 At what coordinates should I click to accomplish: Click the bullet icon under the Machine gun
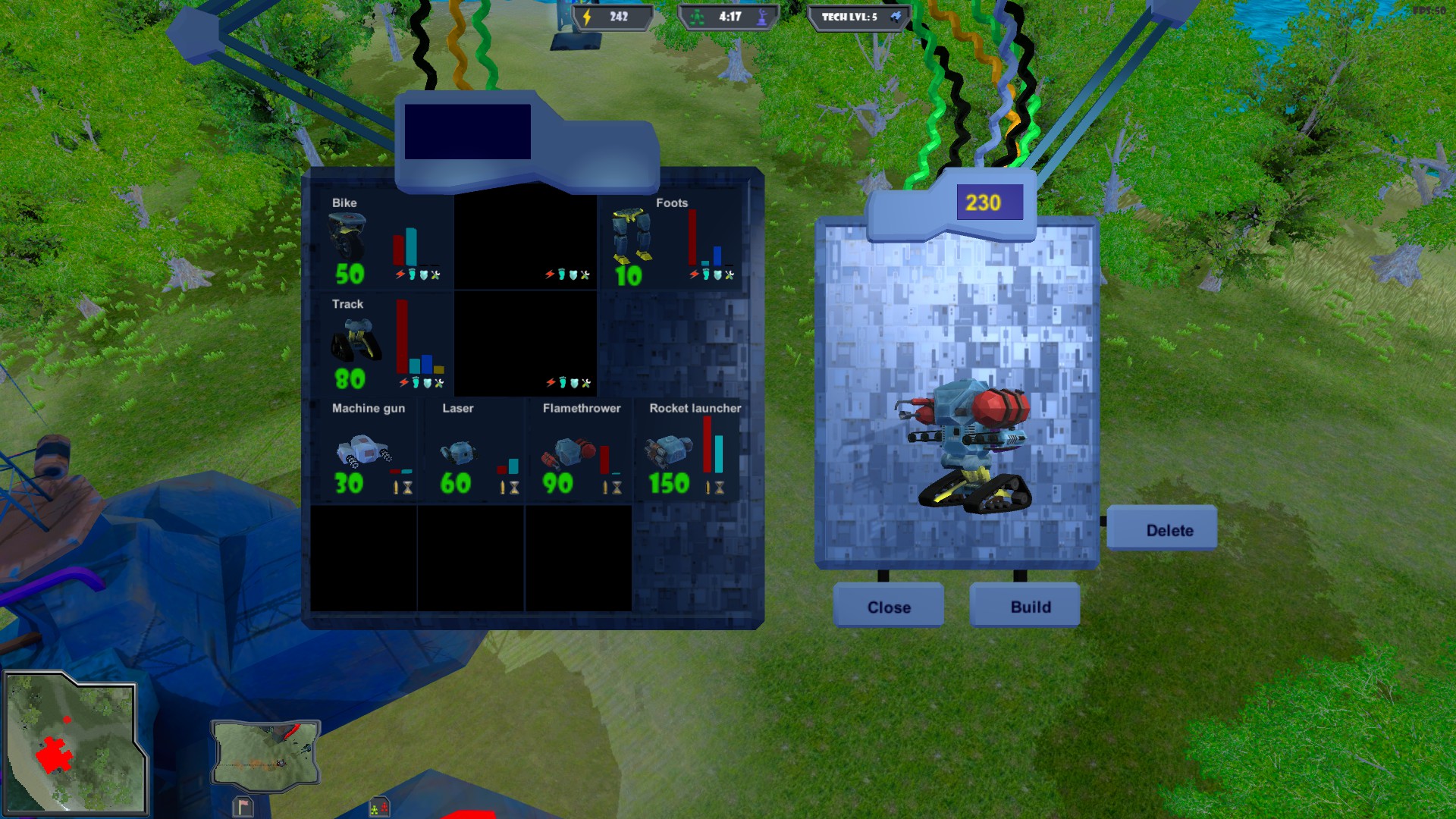tap(395, 487)
